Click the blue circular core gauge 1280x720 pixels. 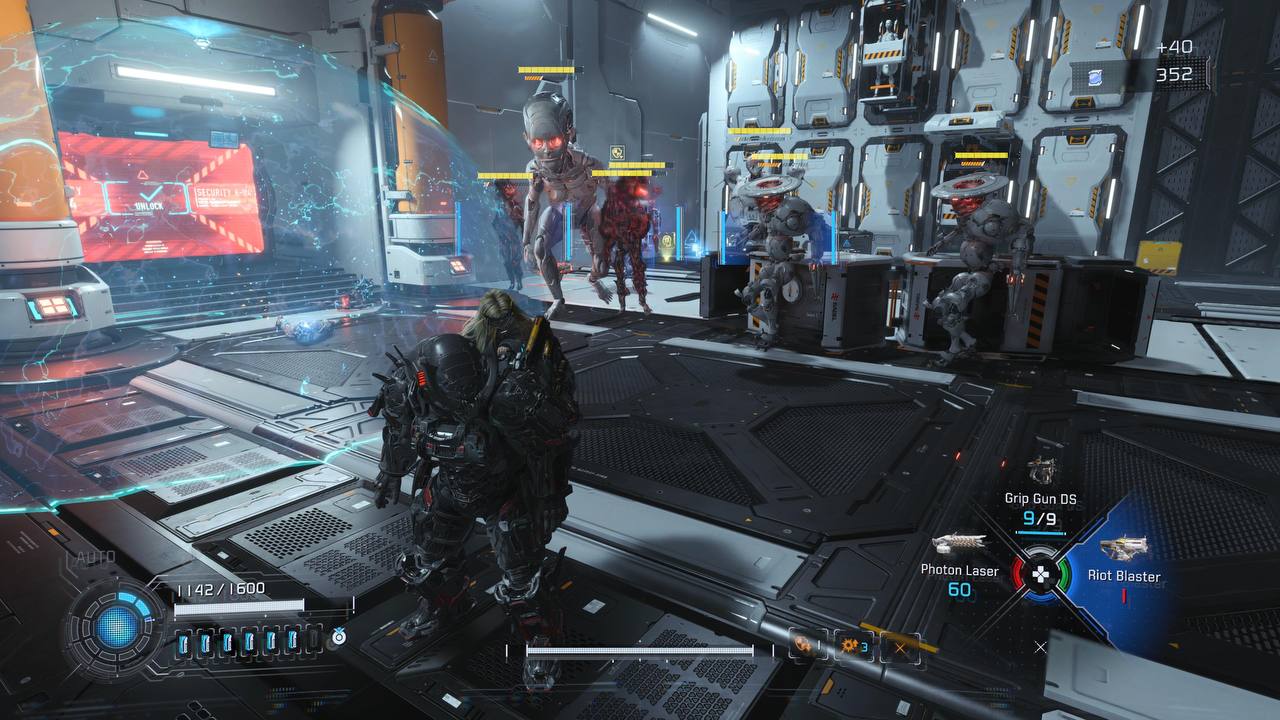[116, 627]
